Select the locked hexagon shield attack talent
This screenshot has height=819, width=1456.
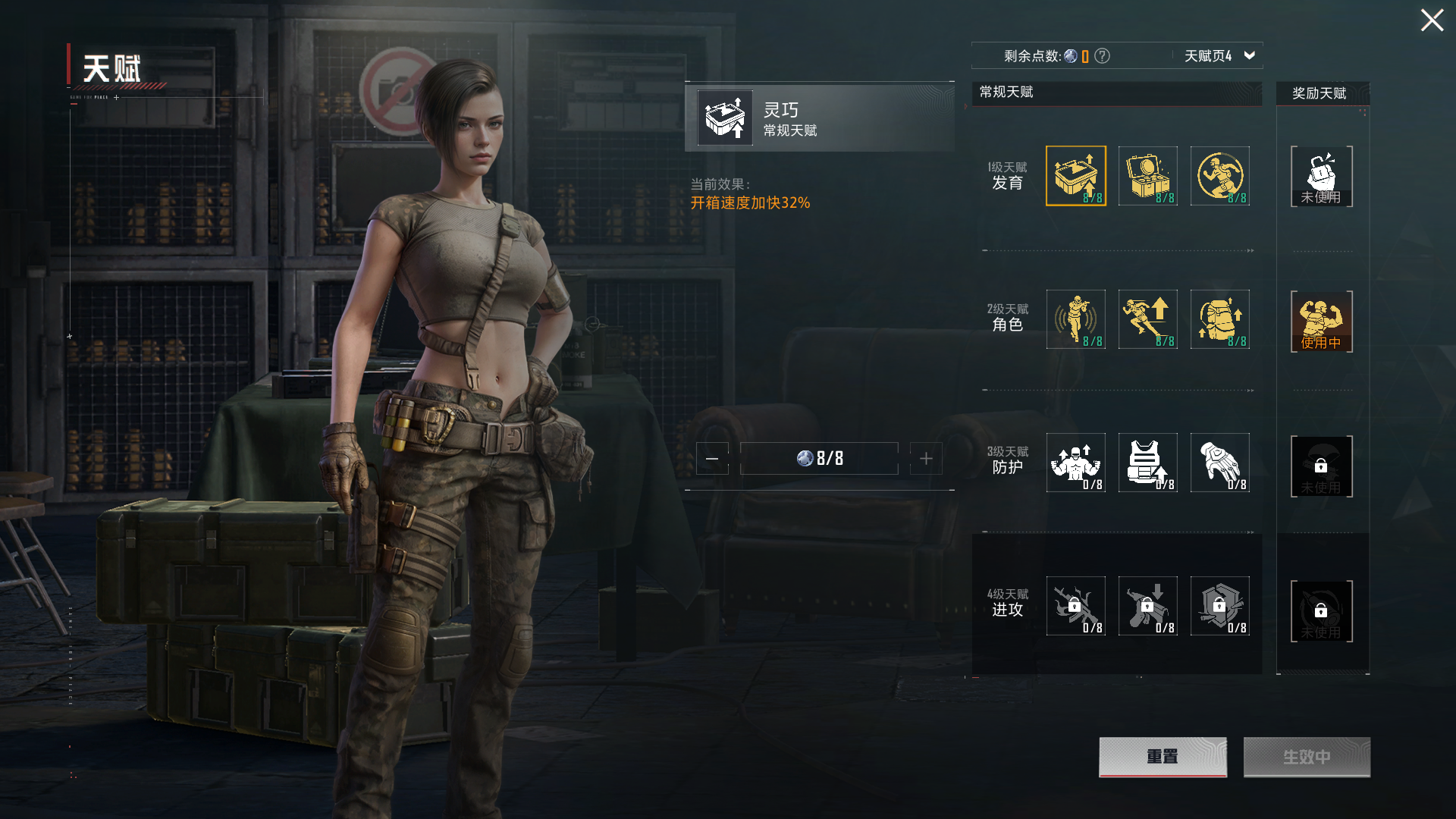1219,606
